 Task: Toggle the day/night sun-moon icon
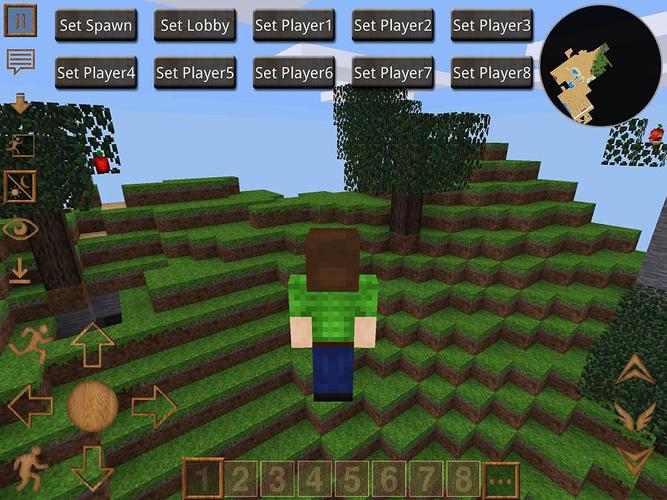[x=20, y=186]
